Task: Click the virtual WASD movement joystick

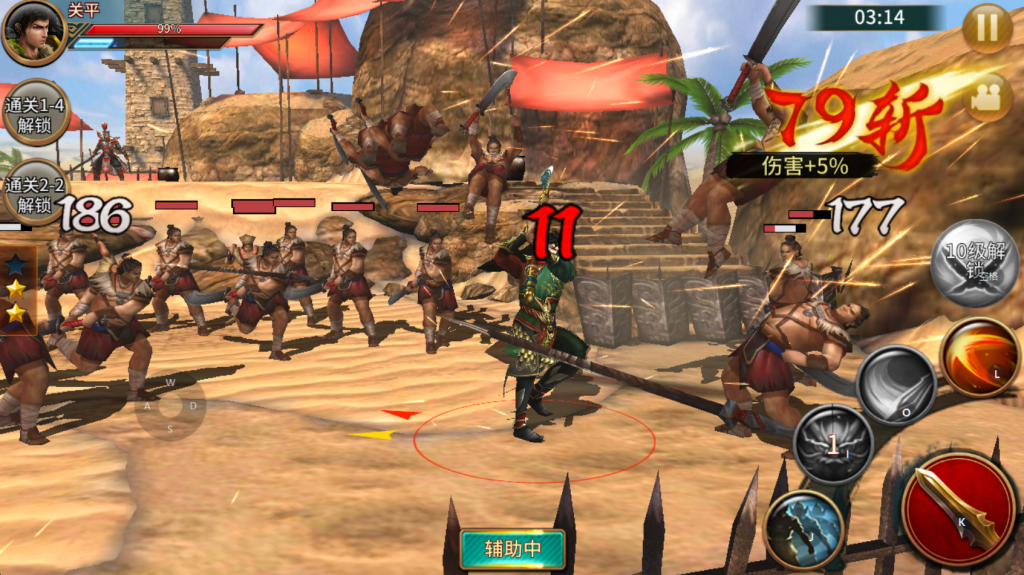Action: pos(170,406)
